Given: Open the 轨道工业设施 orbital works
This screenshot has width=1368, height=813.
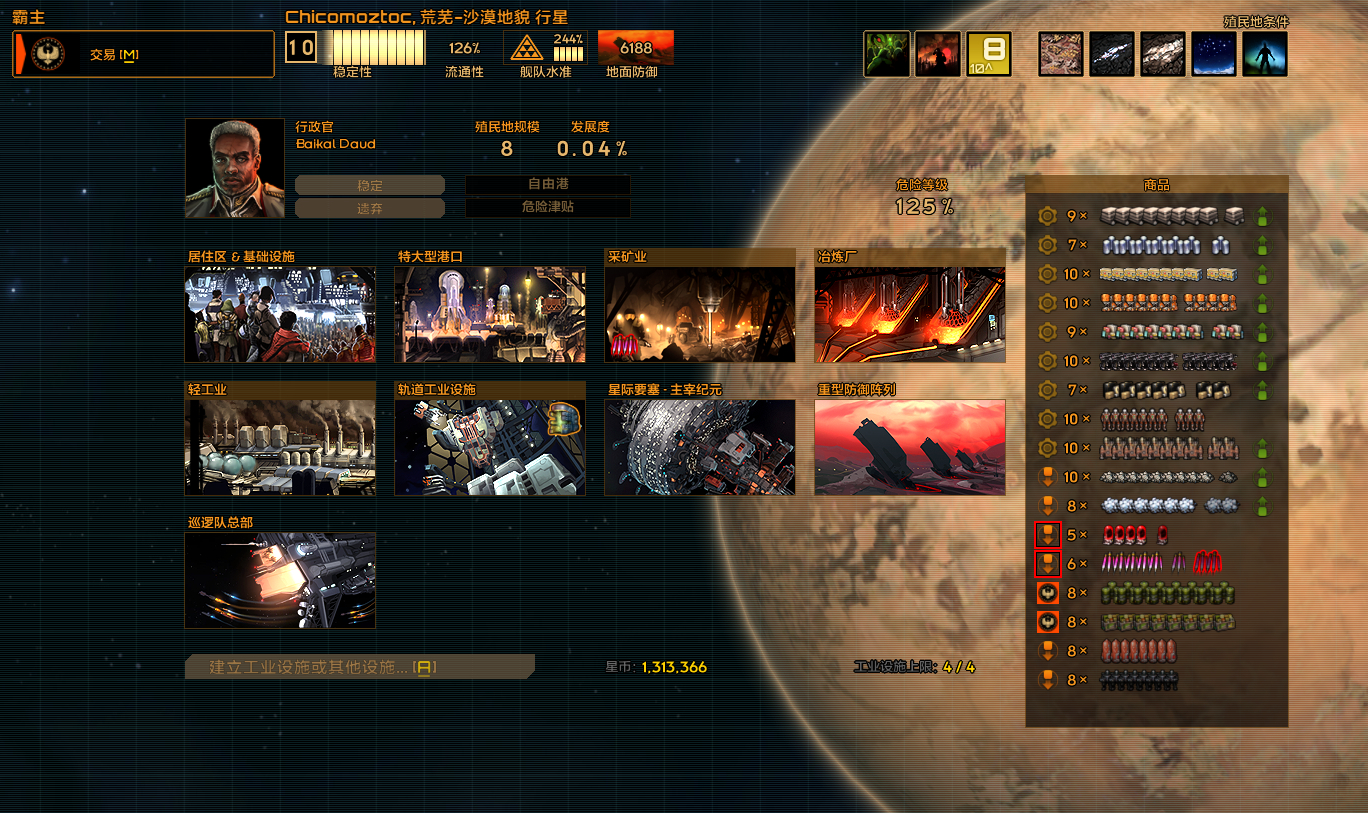Looking at the screenshot, I should (490, 446).
